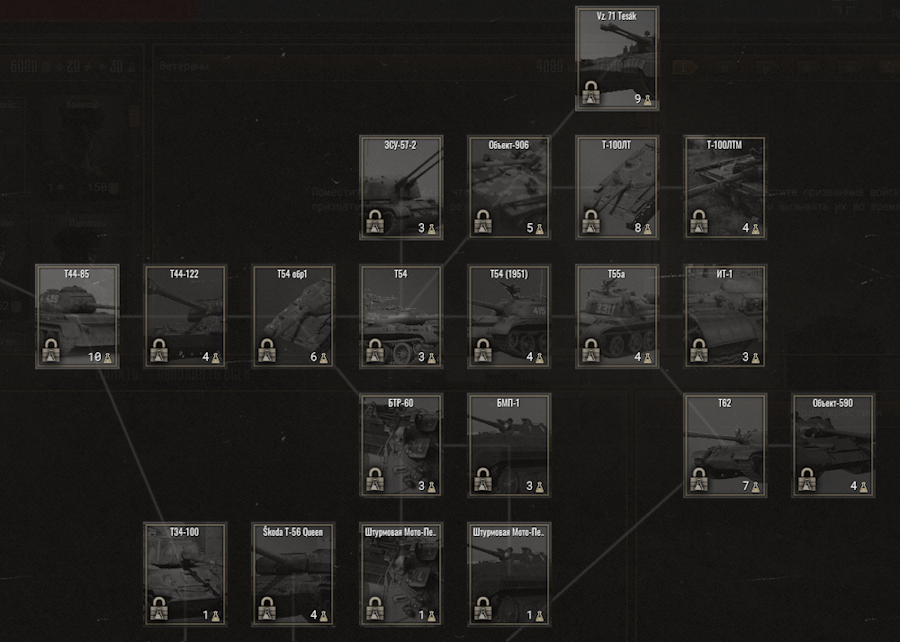Viewport: 900px width, 642px height.
Task: Click the Т-100ЛТМ unit card
Action: point(725,187)
